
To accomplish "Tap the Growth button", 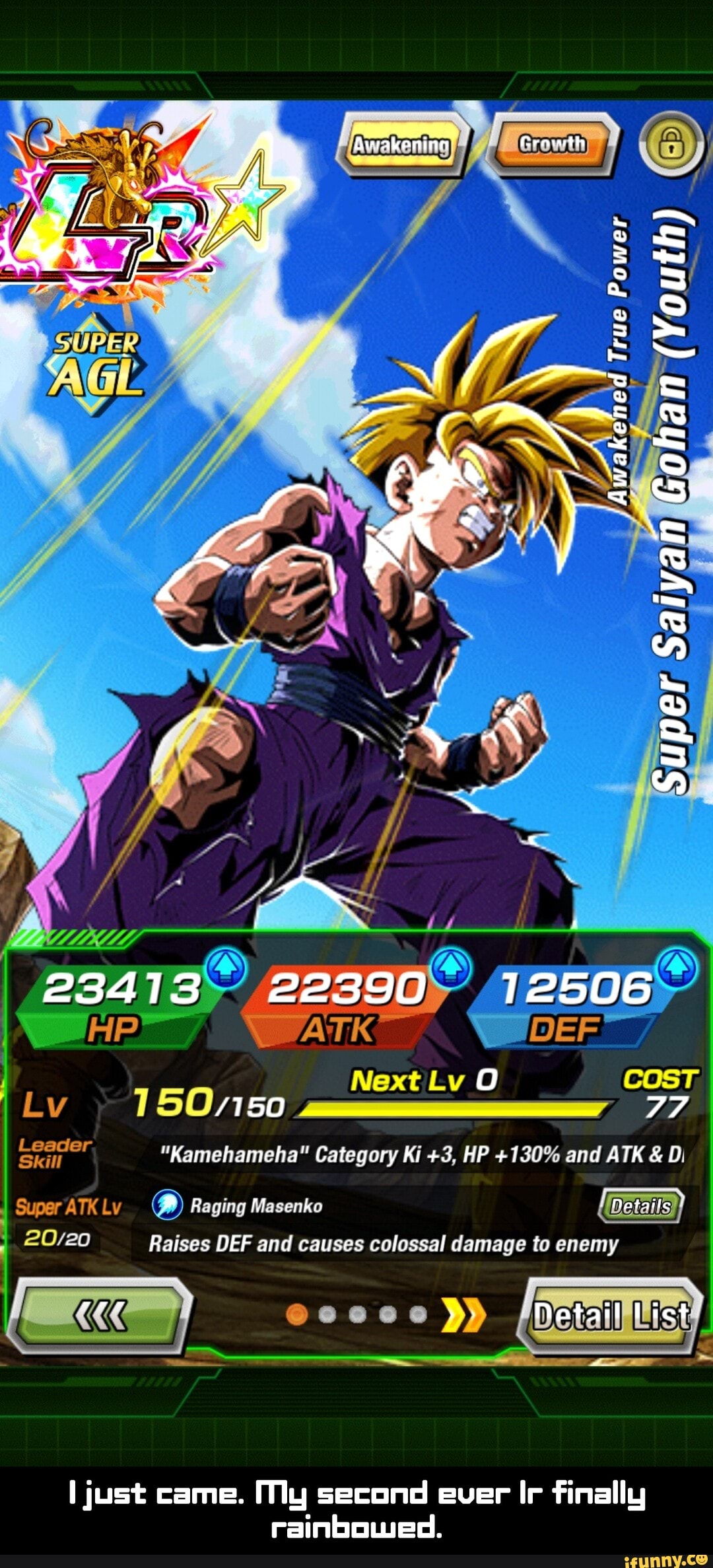I will tap(552, 145).
